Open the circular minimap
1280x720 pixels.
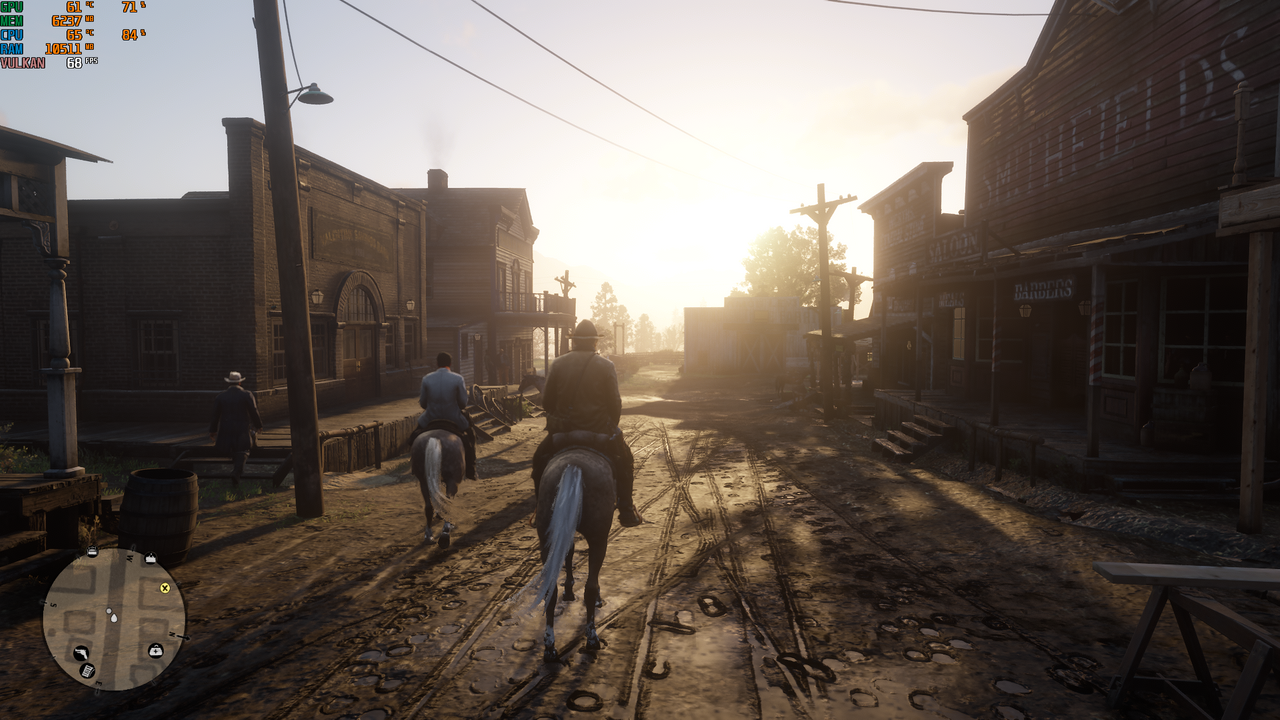113,619
